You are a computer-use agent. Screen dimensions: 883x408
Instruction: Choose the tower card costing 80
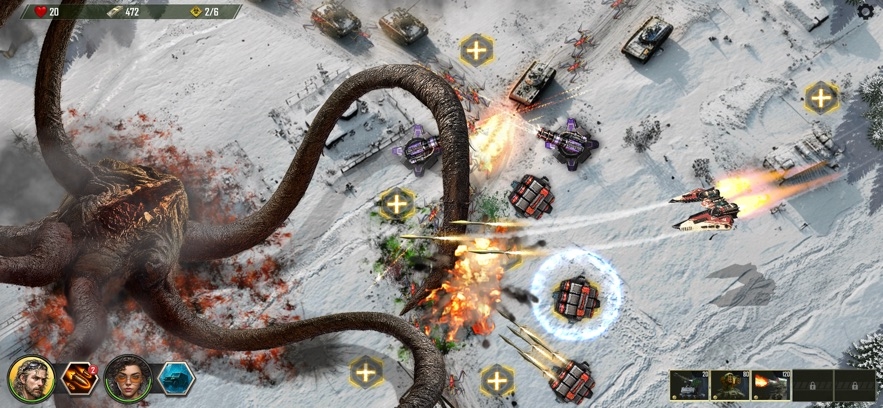click(x=730, y=385)
